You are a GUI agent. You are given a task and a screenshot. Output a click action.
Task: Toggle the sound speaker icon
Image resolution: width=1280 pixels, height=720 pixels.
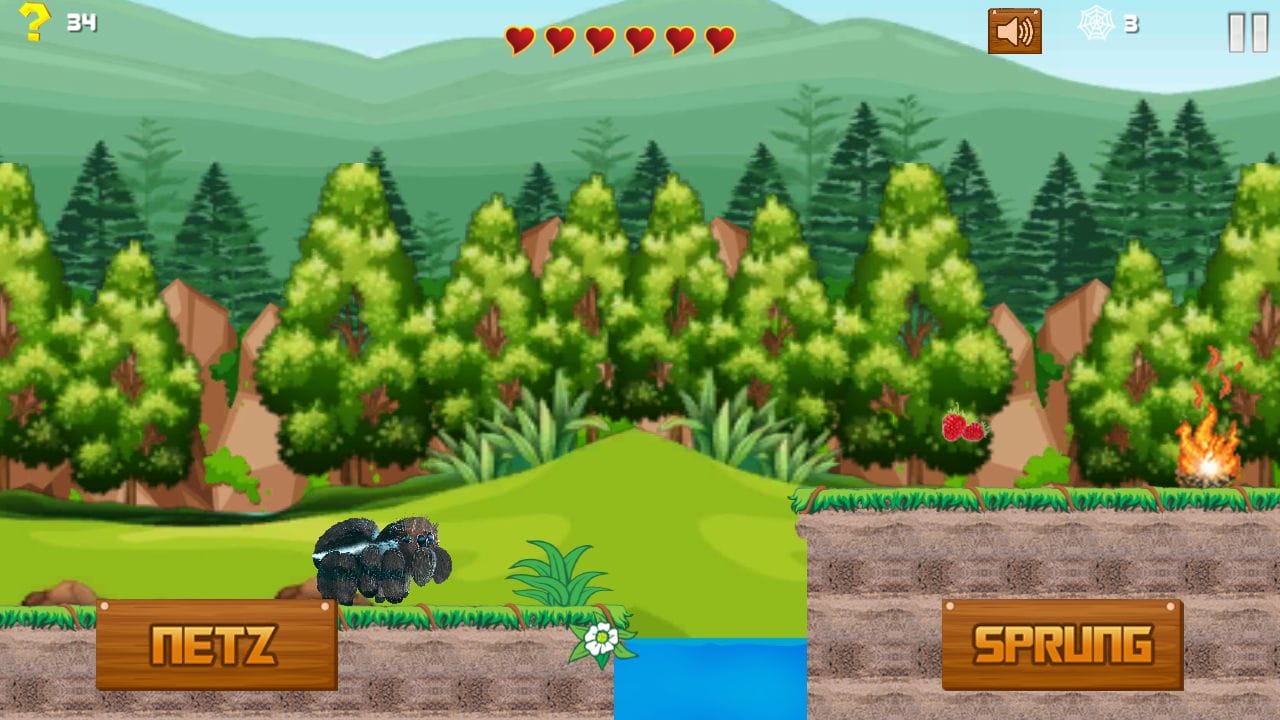point(1014,31)
